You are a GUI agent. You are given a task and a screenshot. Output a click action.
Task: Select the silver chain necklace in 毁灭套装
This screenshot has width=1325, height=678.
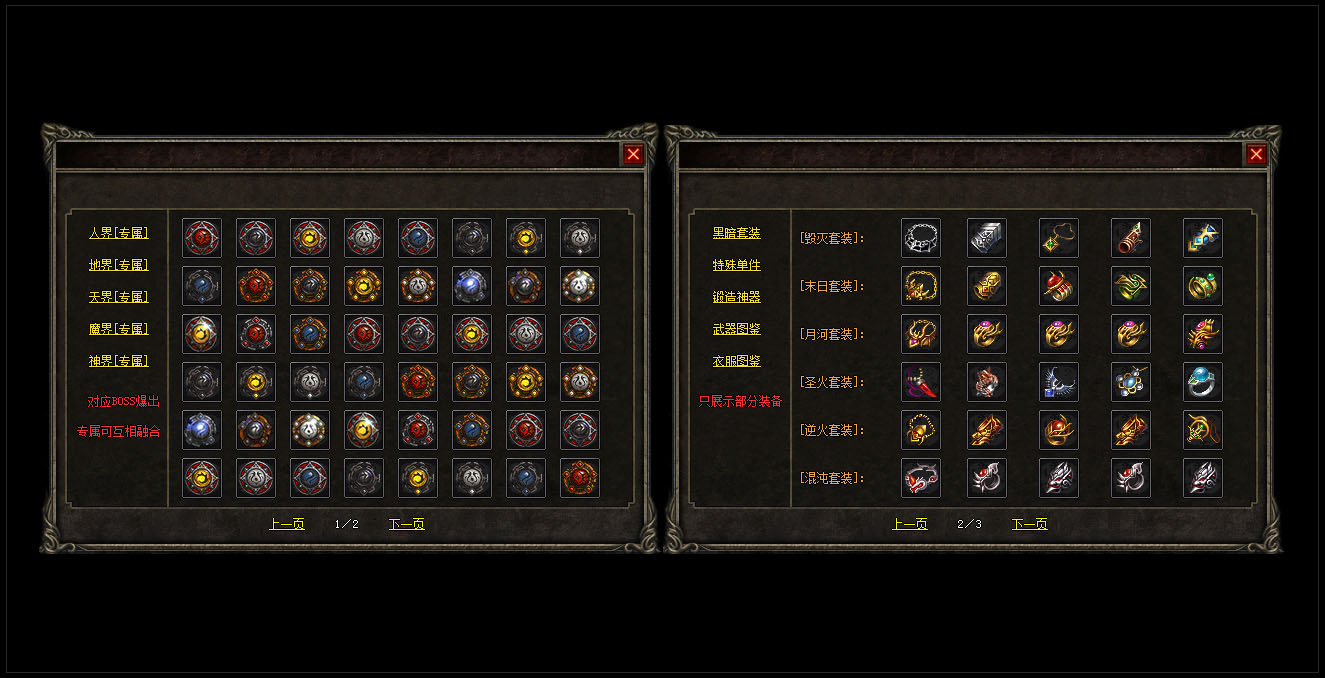[920, 238]
